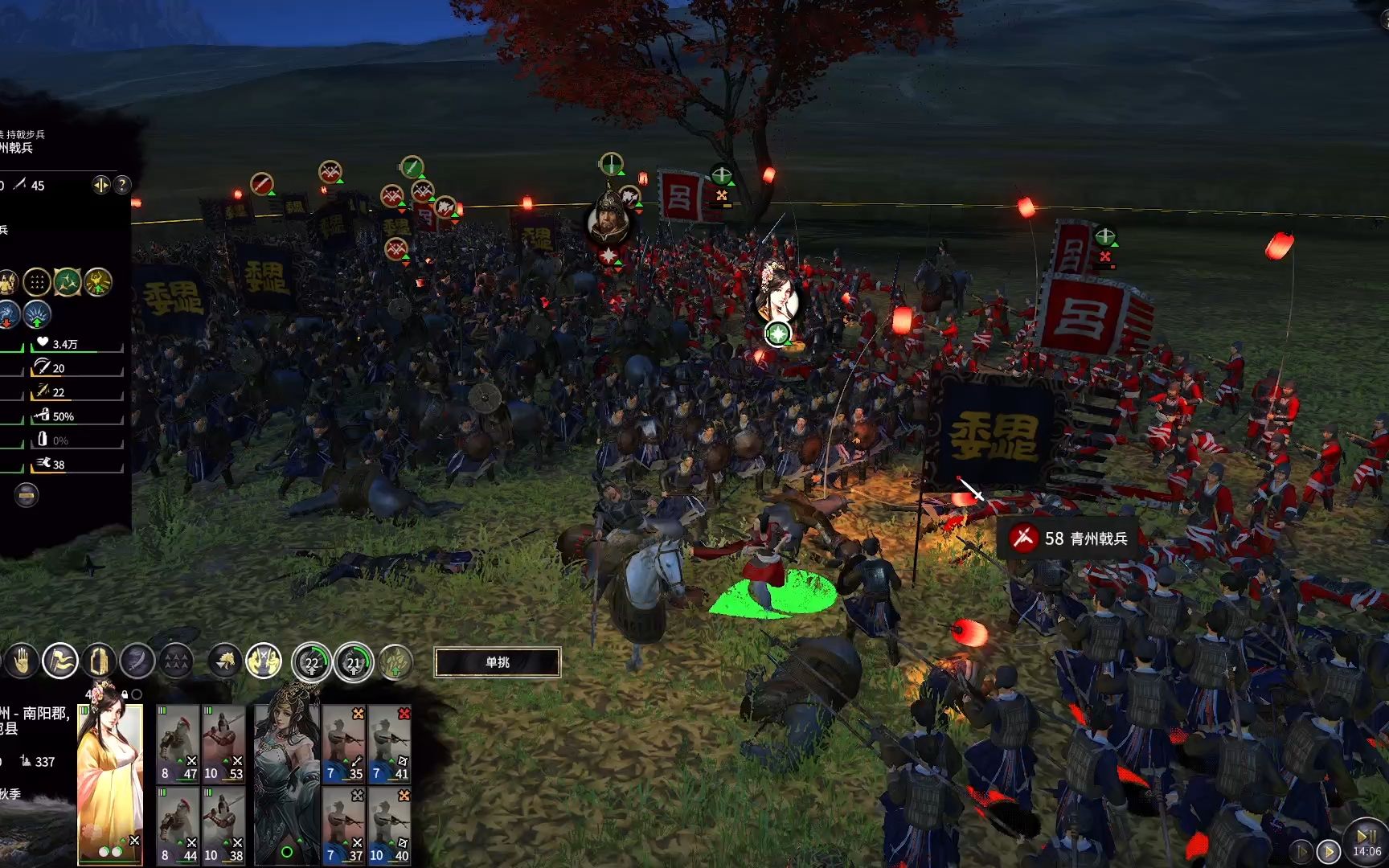Screen dimensions: 1389x868
Task: Click the triangle formation icon
Action: click(x=176, y=661)
